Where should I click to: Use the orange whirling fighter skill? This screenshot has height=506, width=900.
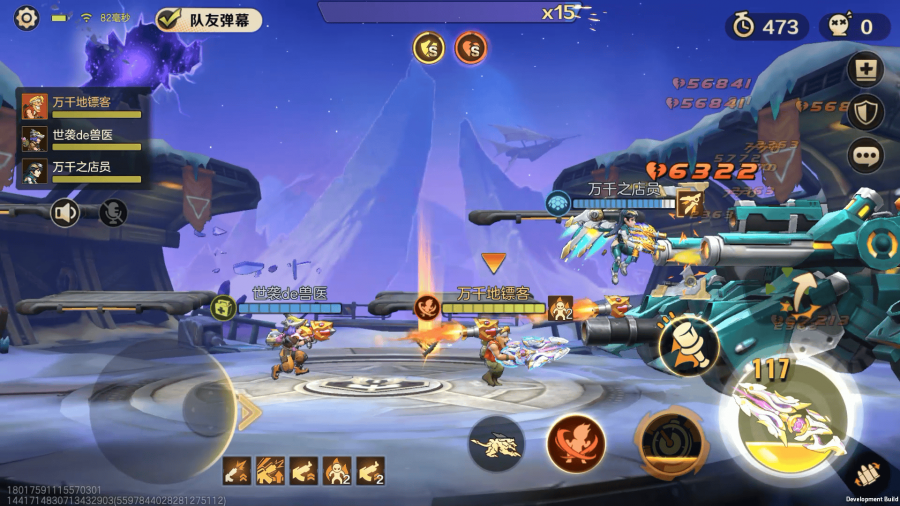coord(576,443)
